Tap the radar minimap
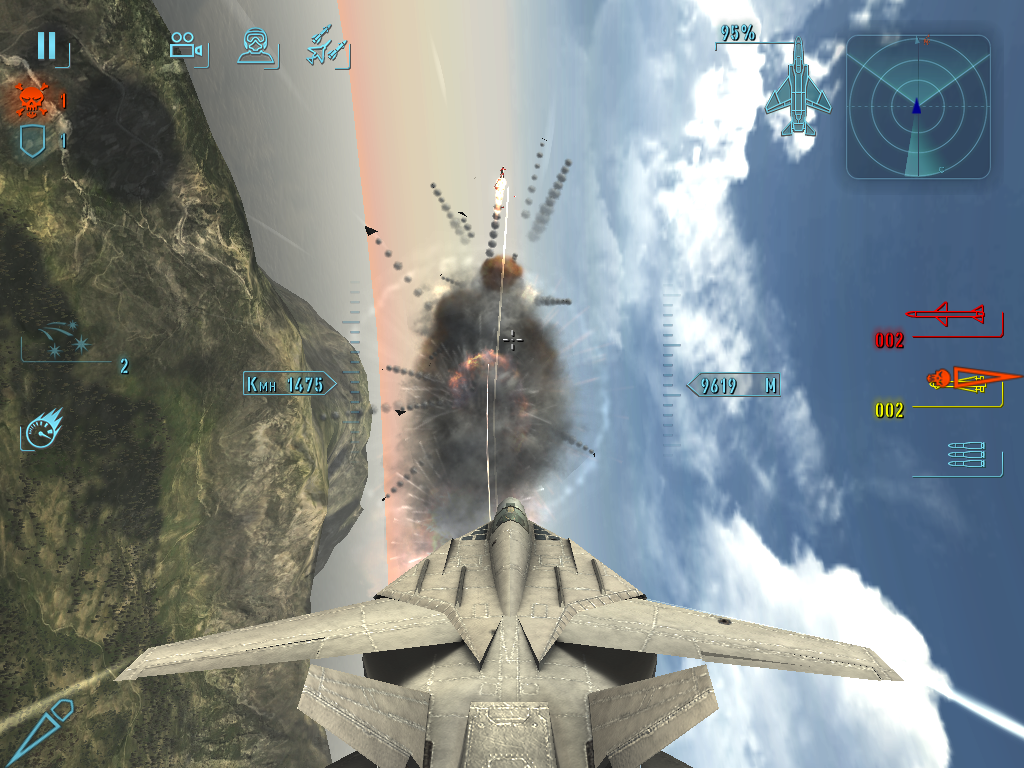This screenshot has height=768, width=1024. [918, 107]
